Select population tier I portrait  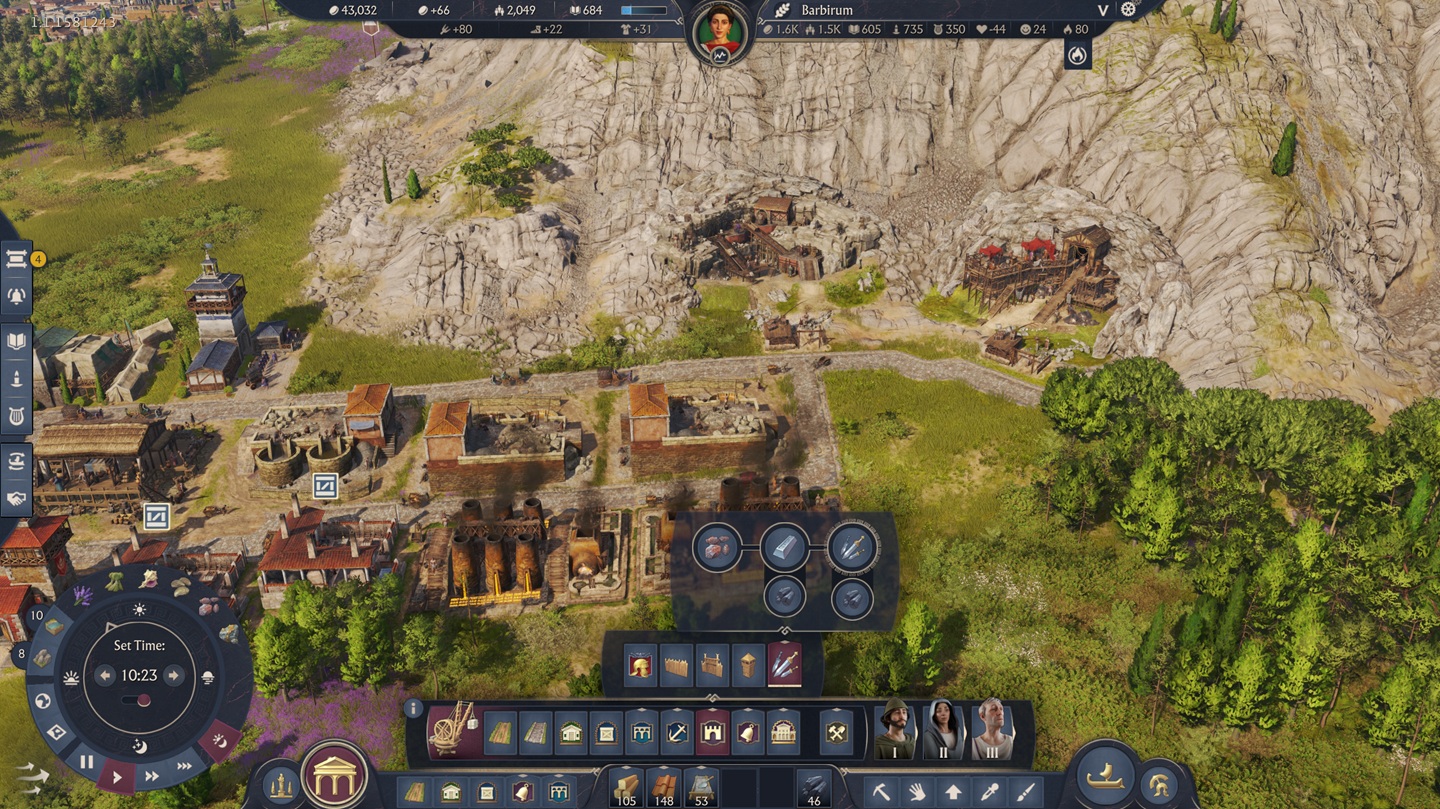pos(895,731)
